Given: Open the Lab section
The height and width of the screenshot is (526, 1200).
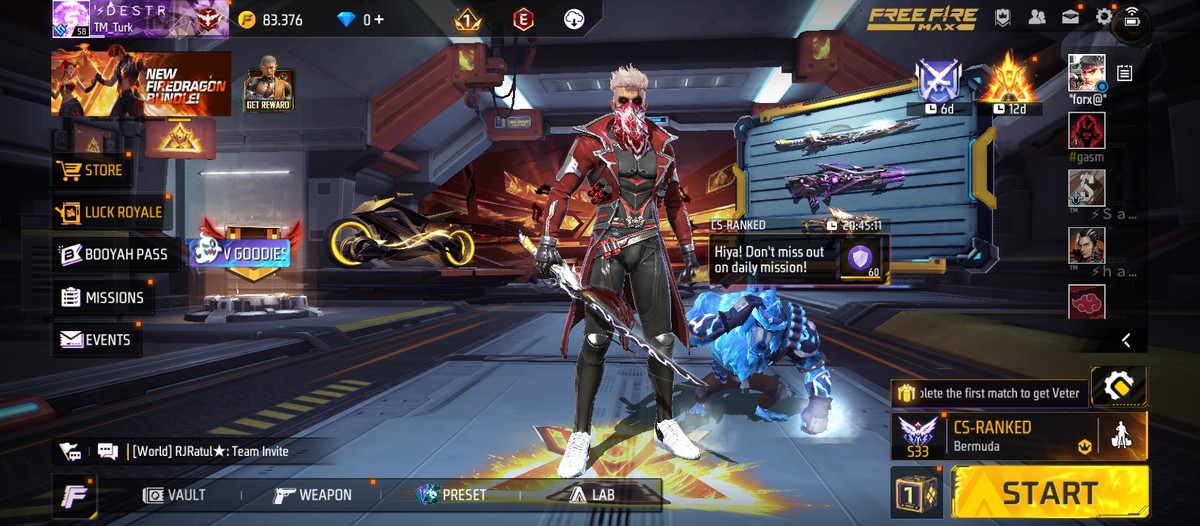Looking at the screenshot, I should [x=592, y=494].
